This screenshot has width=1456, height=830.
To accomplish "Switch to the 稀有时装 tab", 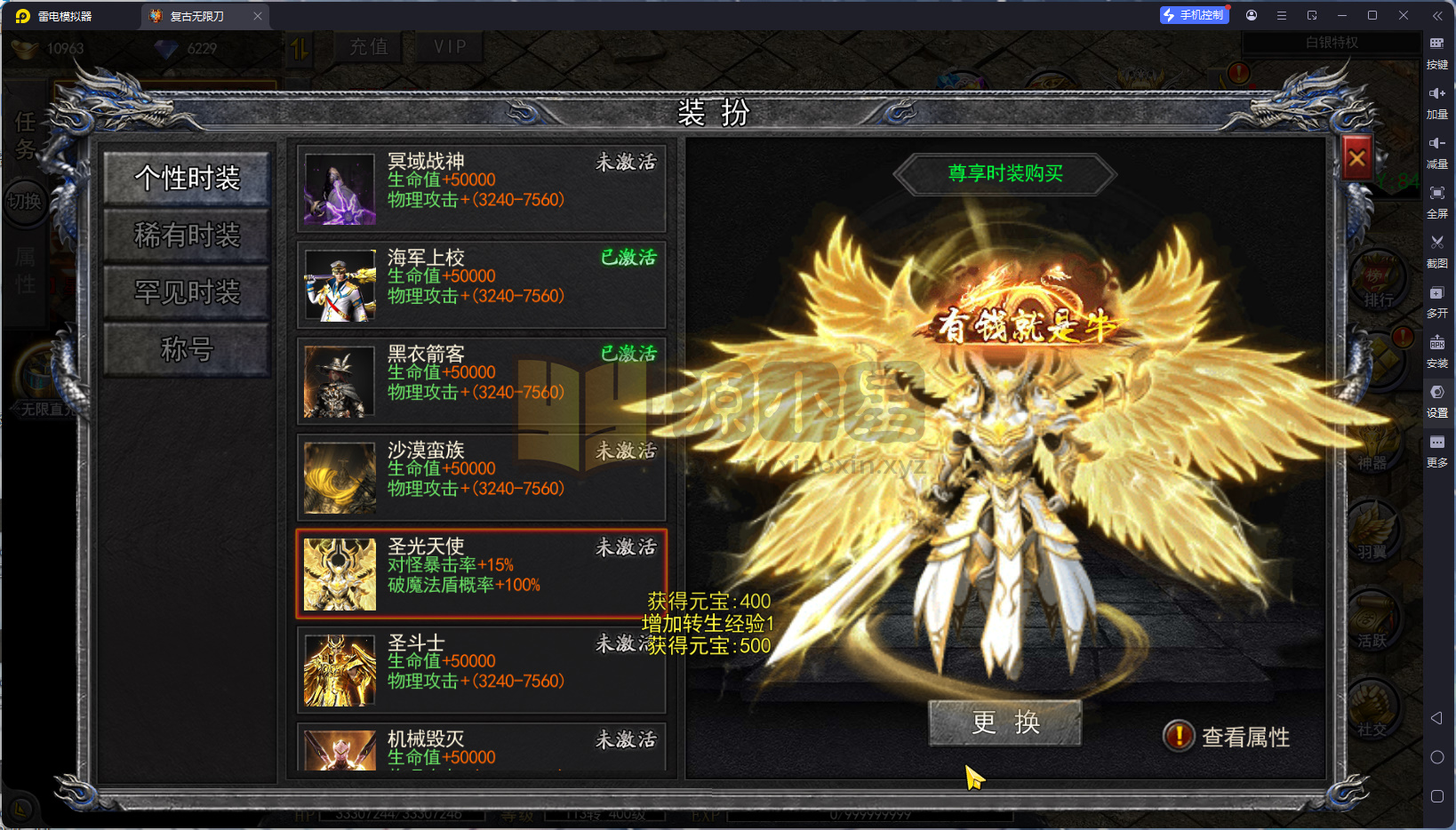I will [187, 236].
